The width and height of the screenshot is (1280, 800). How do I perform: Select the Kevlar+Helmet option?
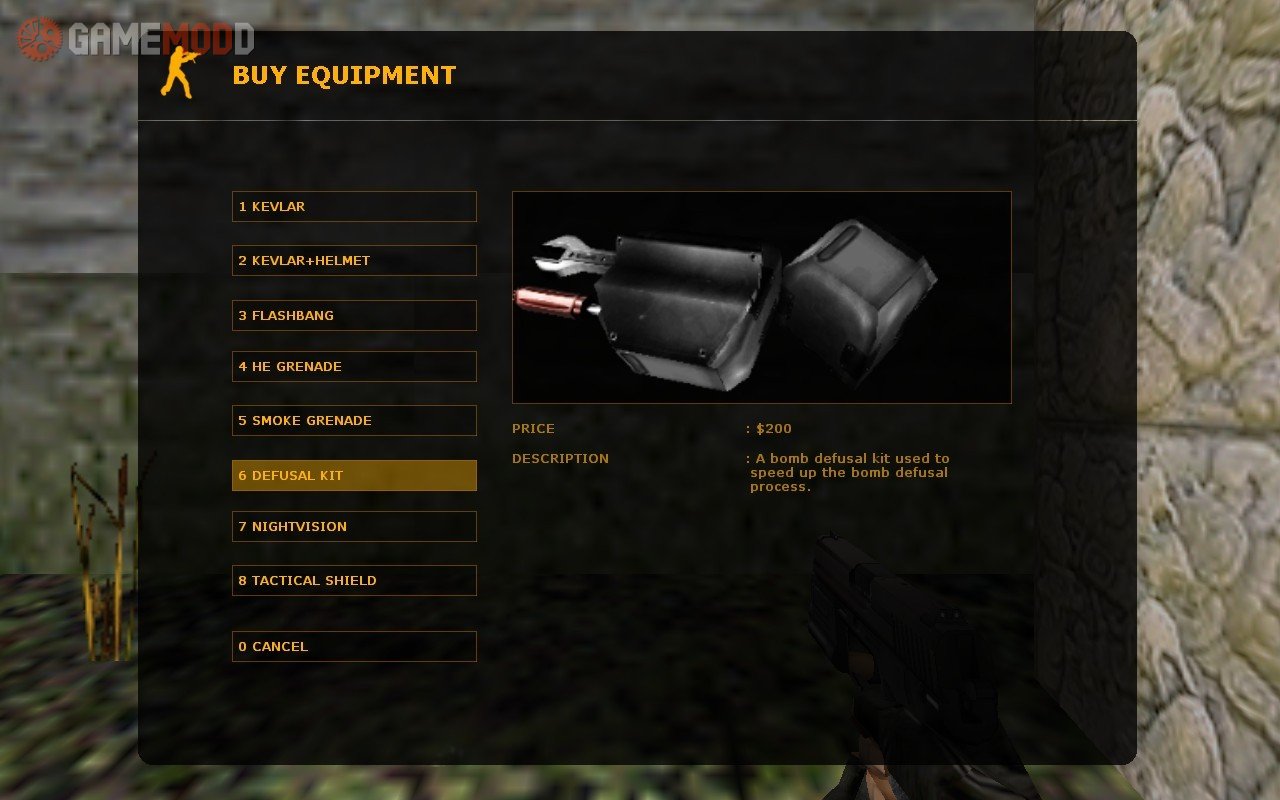pos(354,261)
